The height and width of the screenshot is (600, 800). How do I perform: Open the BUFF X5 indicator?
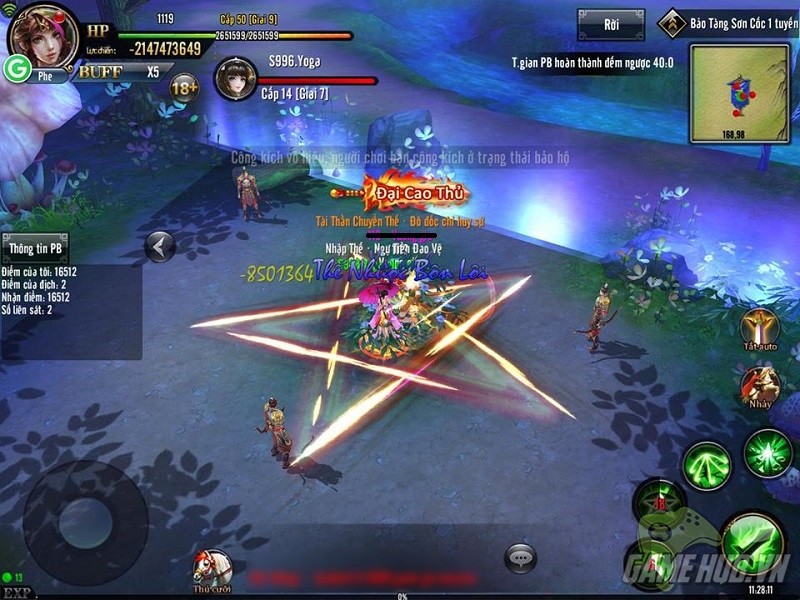click(x=118, y=72)
